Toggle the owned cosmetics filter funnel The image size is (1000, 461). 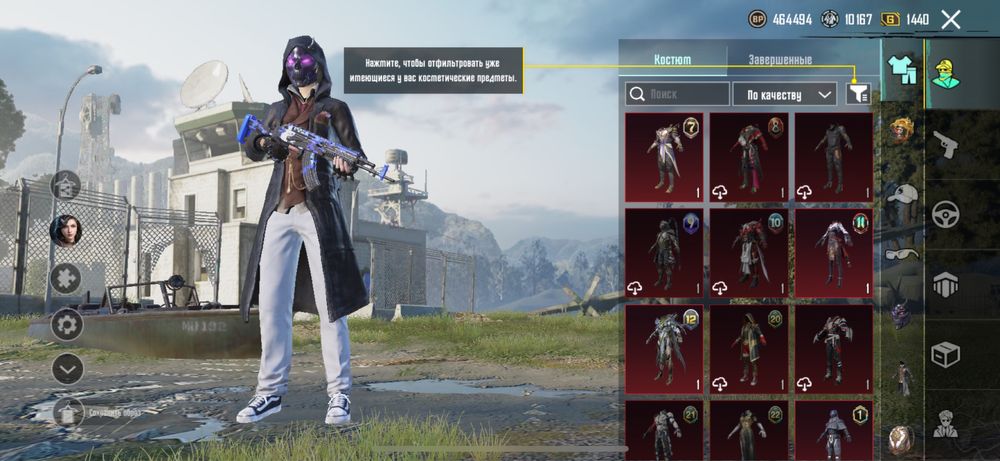858,94
